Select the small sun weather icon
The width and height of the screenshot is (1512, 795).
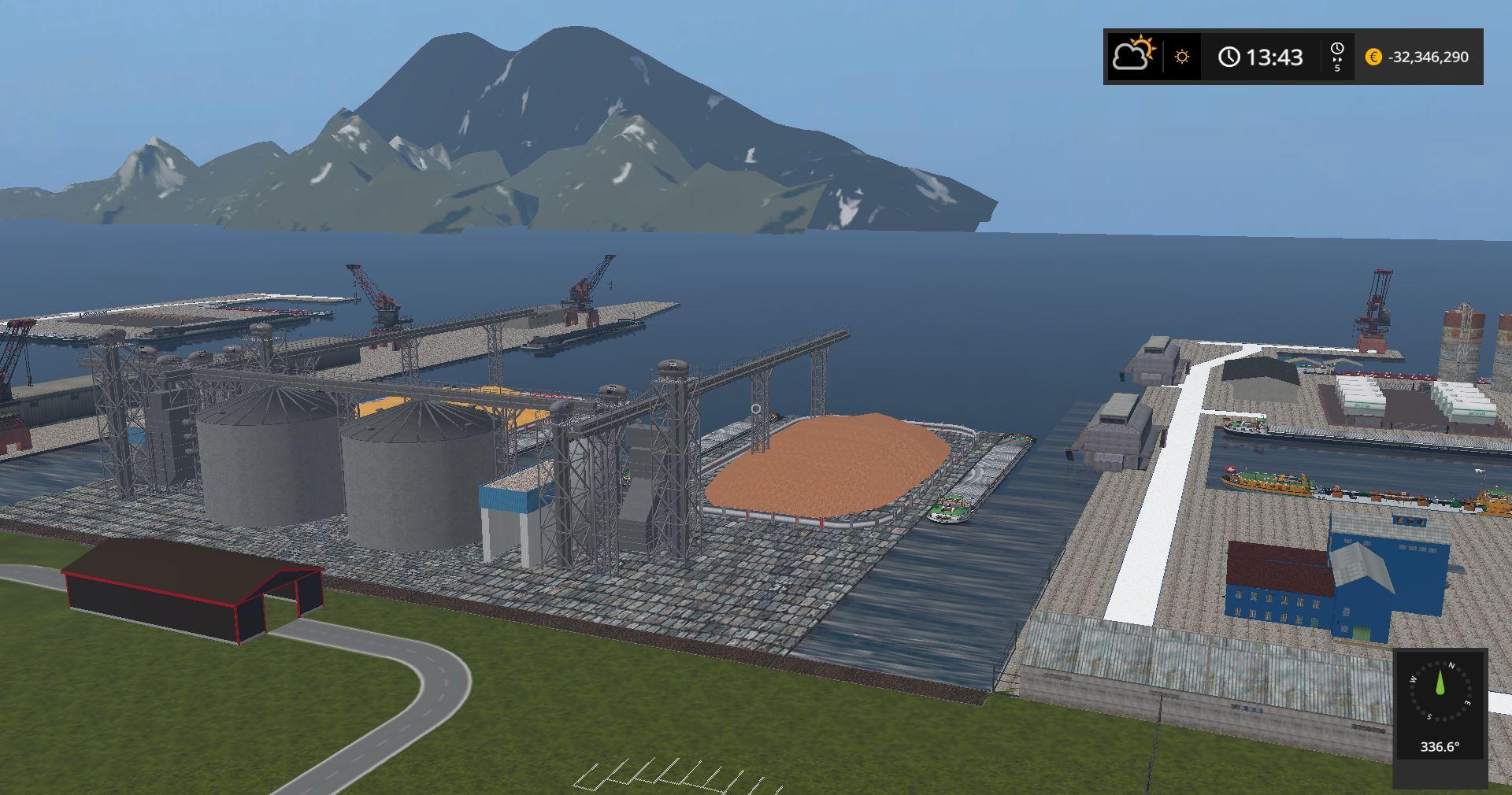[x=1181, y=57]
